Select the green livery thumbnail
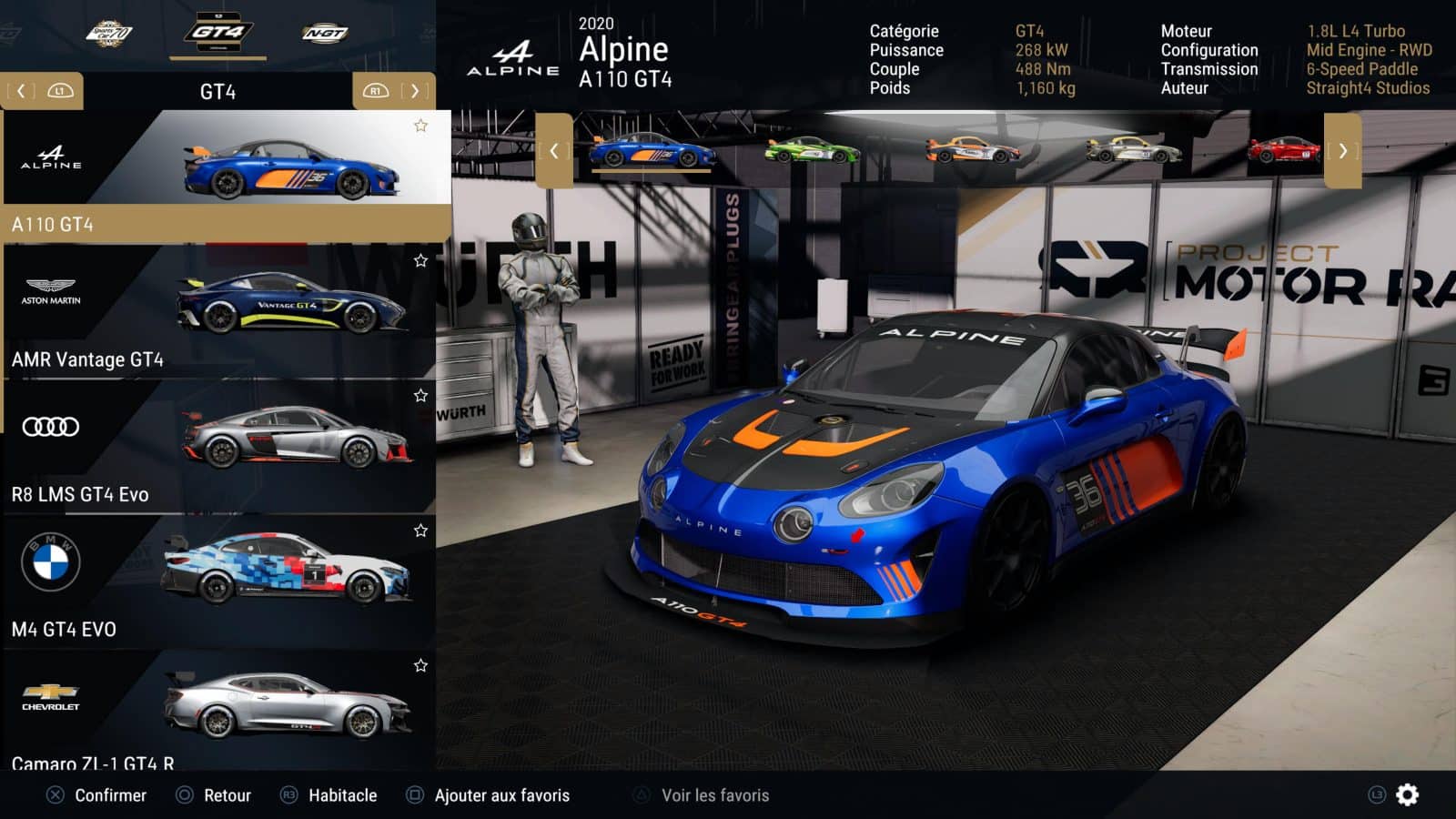Image resolution: width=1456 pixels, height=819 pixels. click(x=812, y=150)
